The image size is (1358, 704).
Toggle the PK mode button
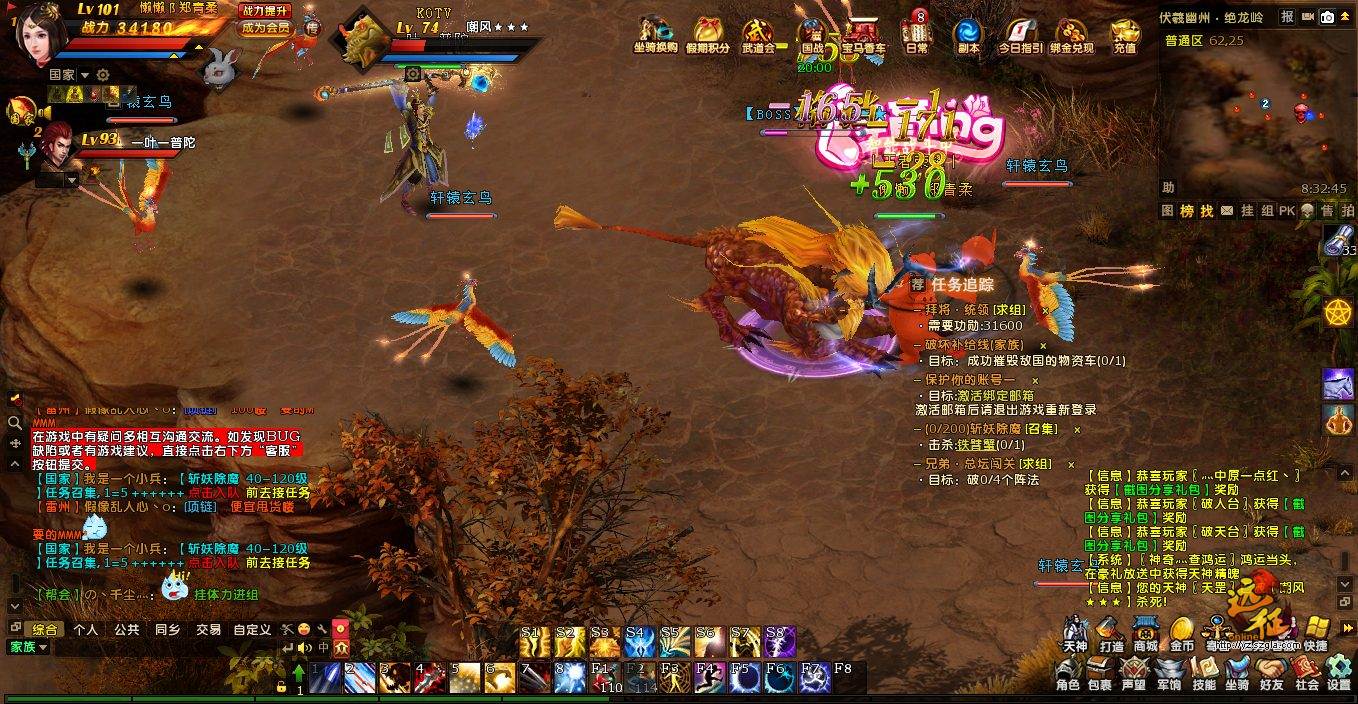tap(1286, 211)
